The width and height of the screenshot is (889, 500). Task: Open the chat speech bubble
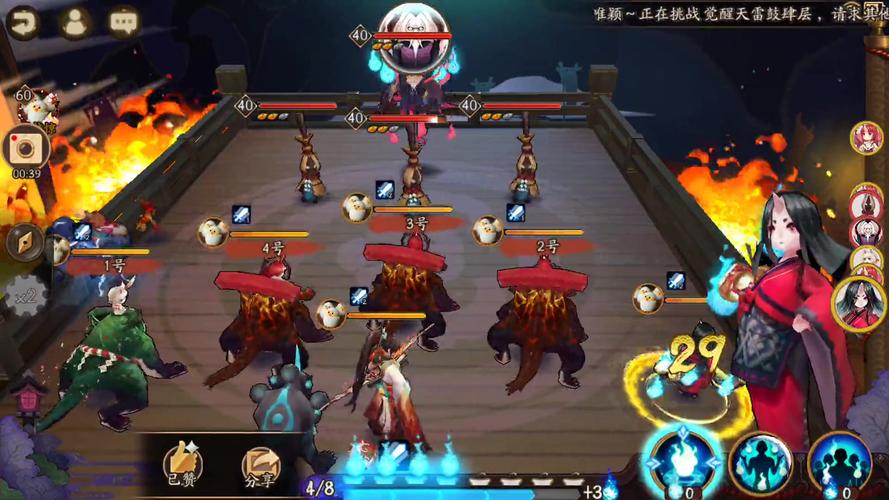(125, 21)
